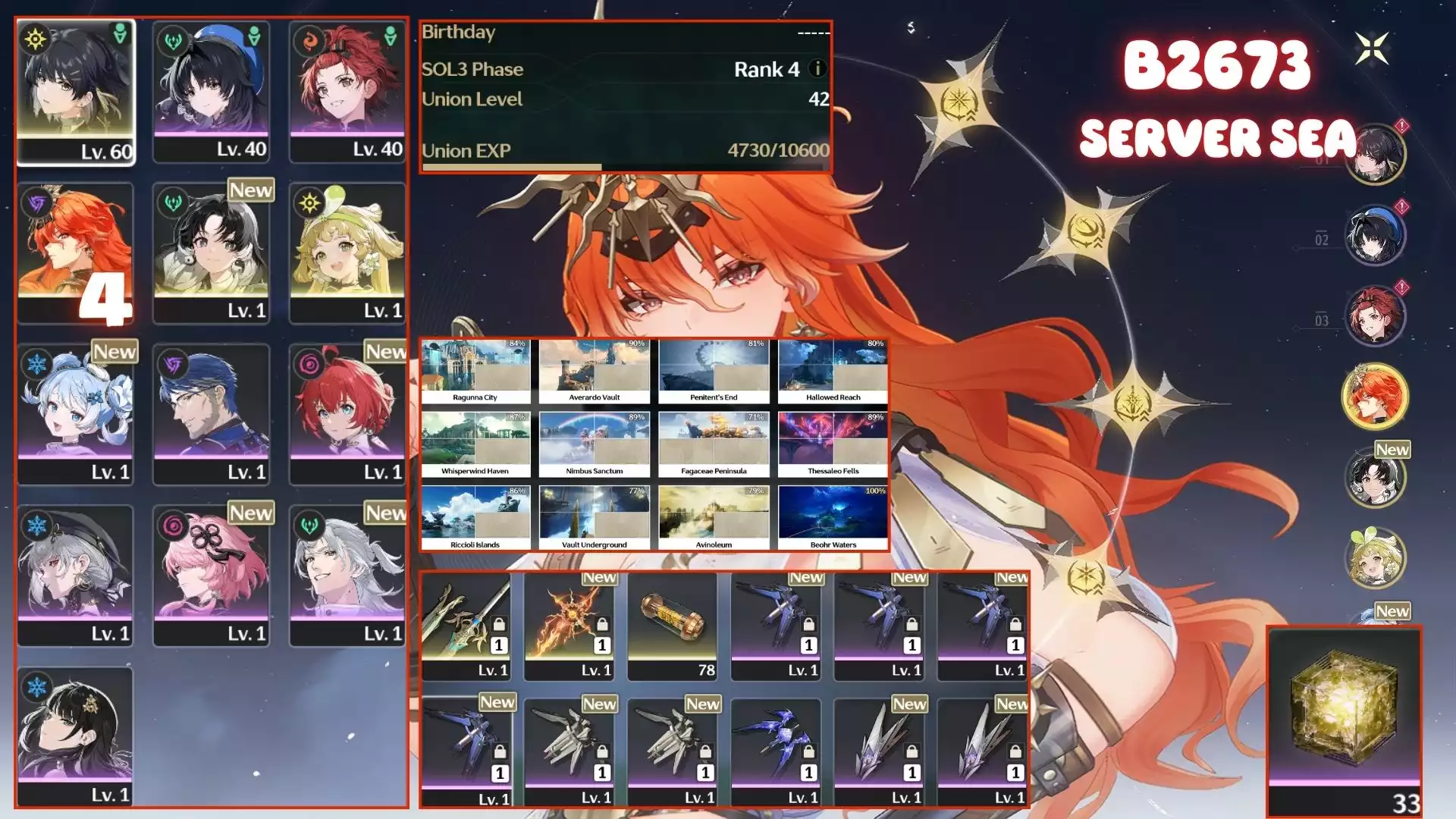Pick the blonde girl with the flower hairband
Image resolution: width=1456 pixels, height=819 pixels.
click(347, 253)
